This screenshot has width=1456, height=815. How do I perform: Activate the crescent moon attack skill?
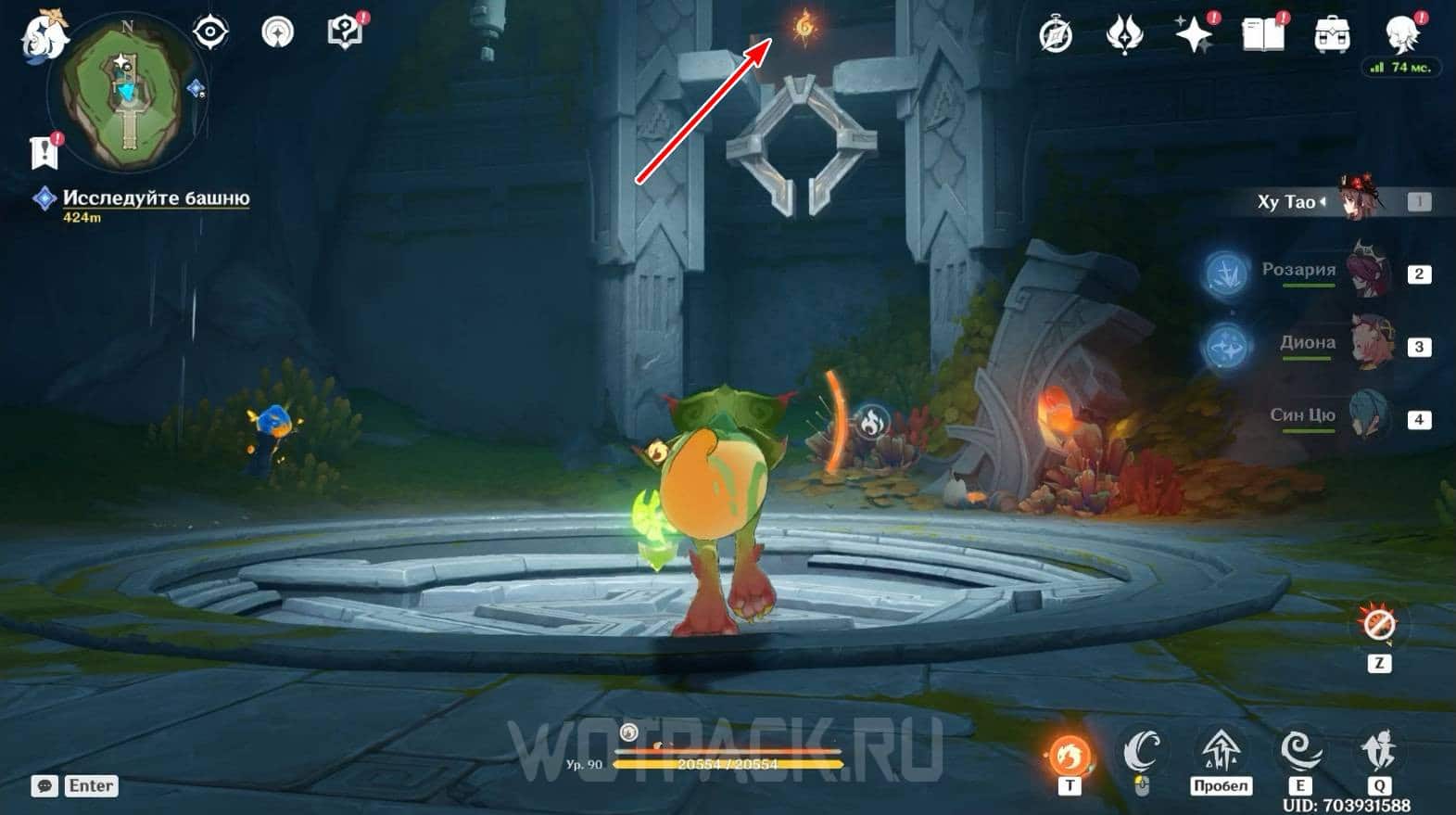pyautogui.click(x=1142, y=751)
